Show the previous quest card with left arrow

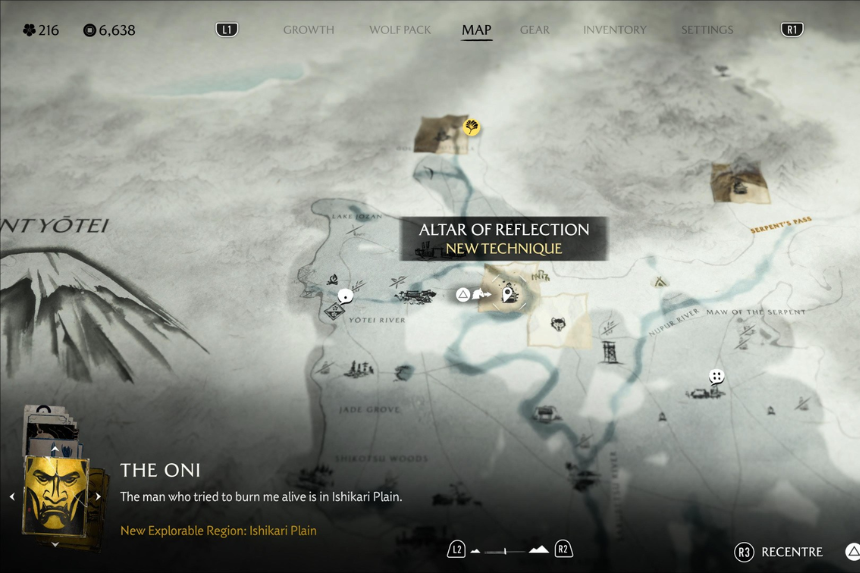pos(12,496)
